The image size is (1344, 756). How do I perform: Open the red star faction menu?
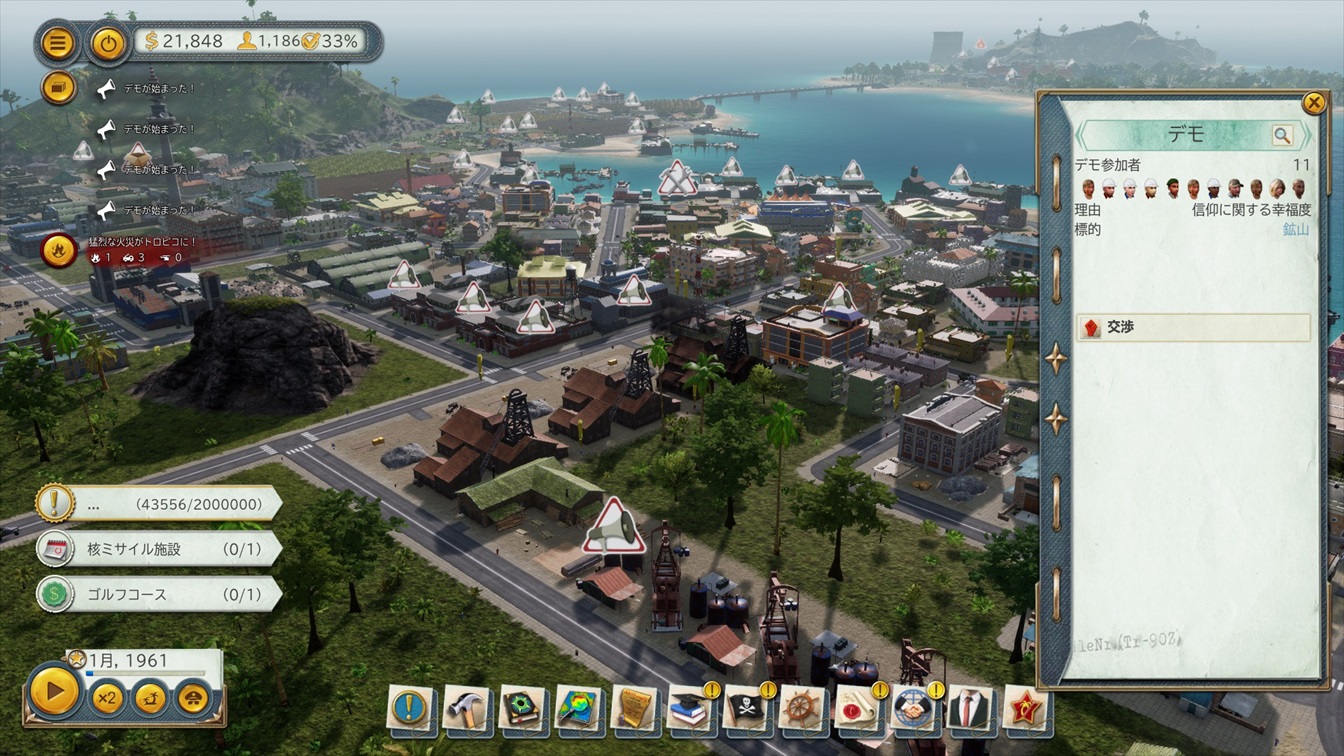pyautogui.click(x=1025, y=709)
